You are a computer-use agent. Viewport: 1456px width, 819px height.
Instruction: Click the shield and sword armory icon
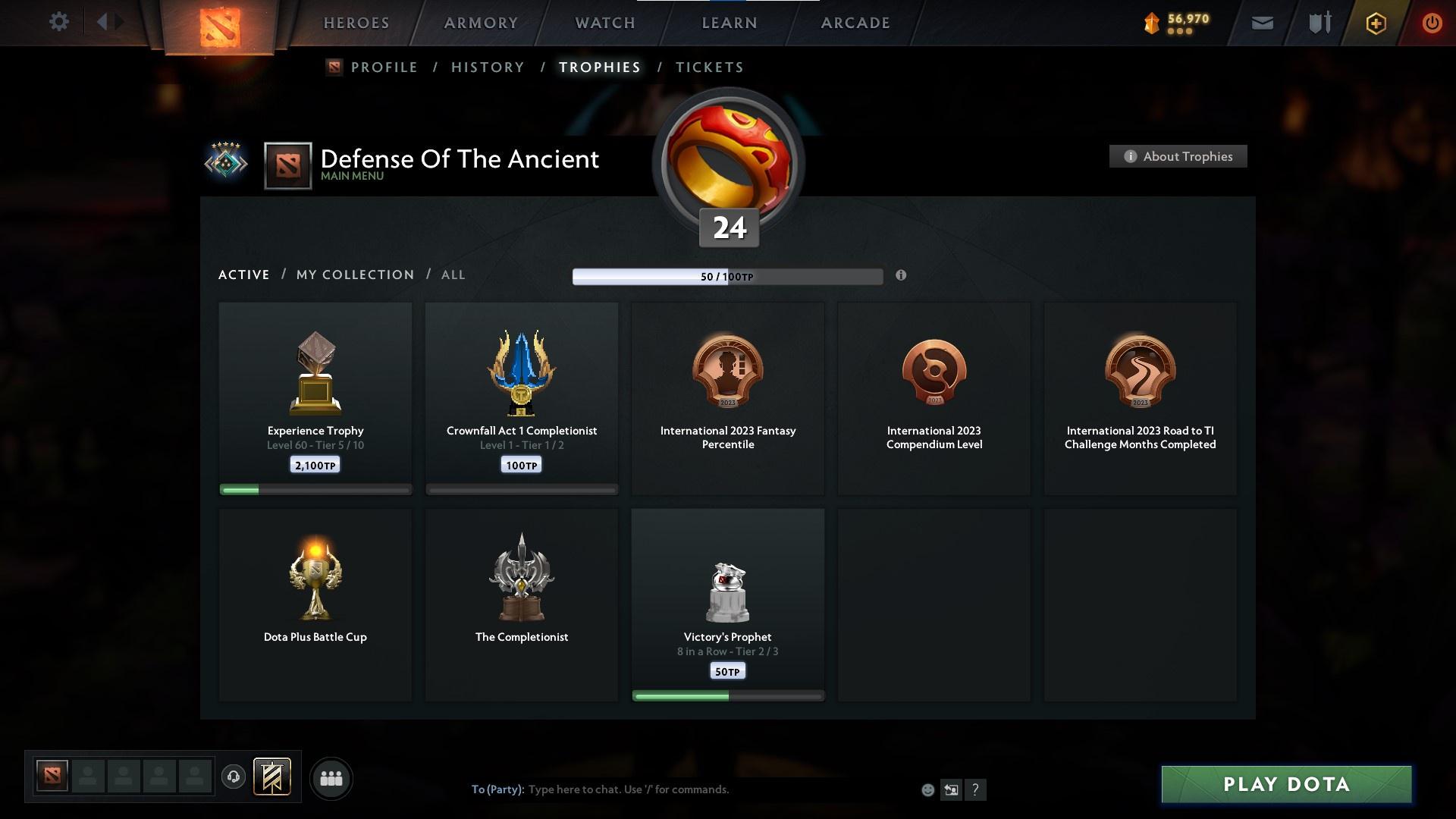pyautogui.click(x=1318, y=23)
